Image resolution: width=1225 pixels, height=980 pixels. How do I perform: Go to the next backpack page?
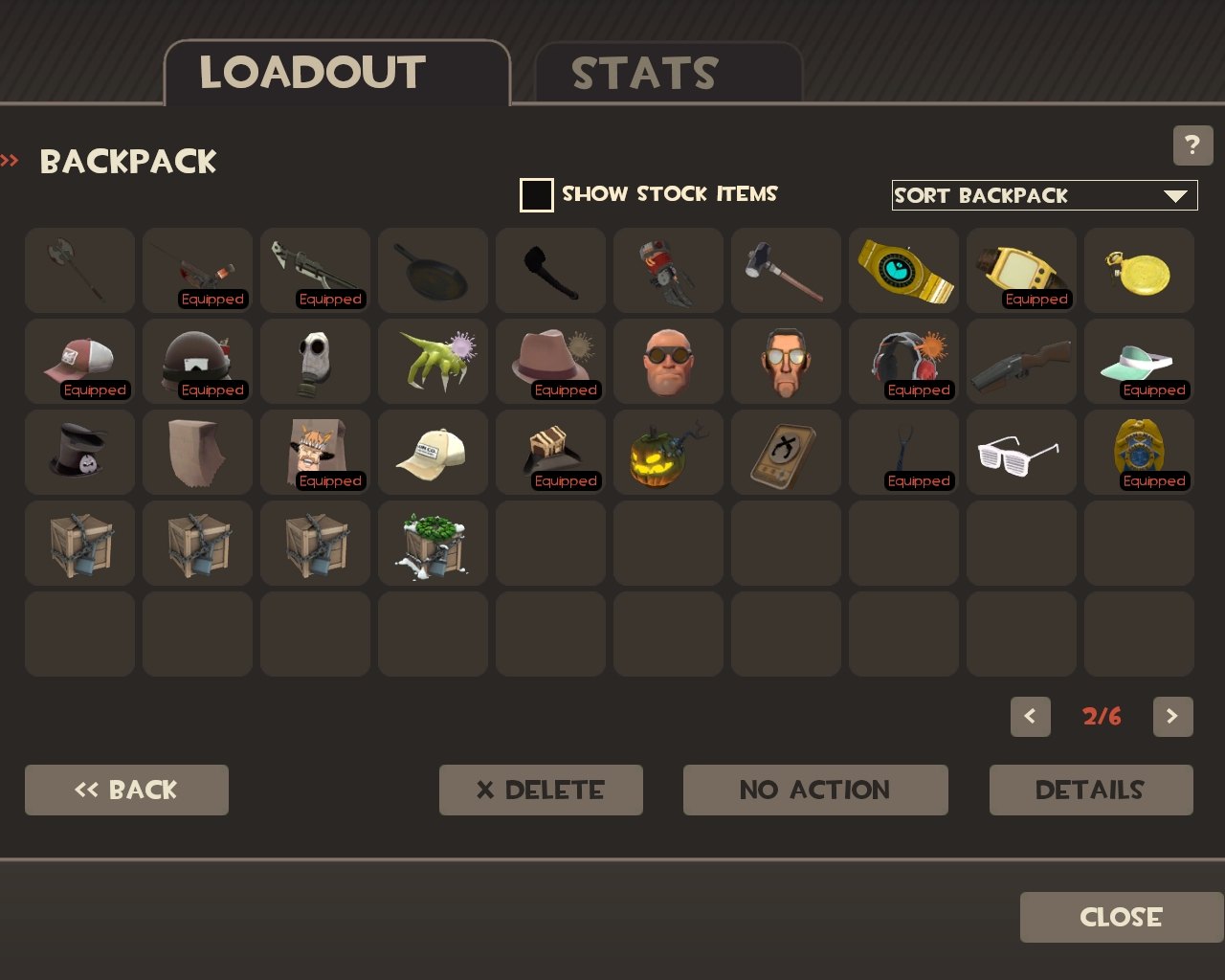1172,717
